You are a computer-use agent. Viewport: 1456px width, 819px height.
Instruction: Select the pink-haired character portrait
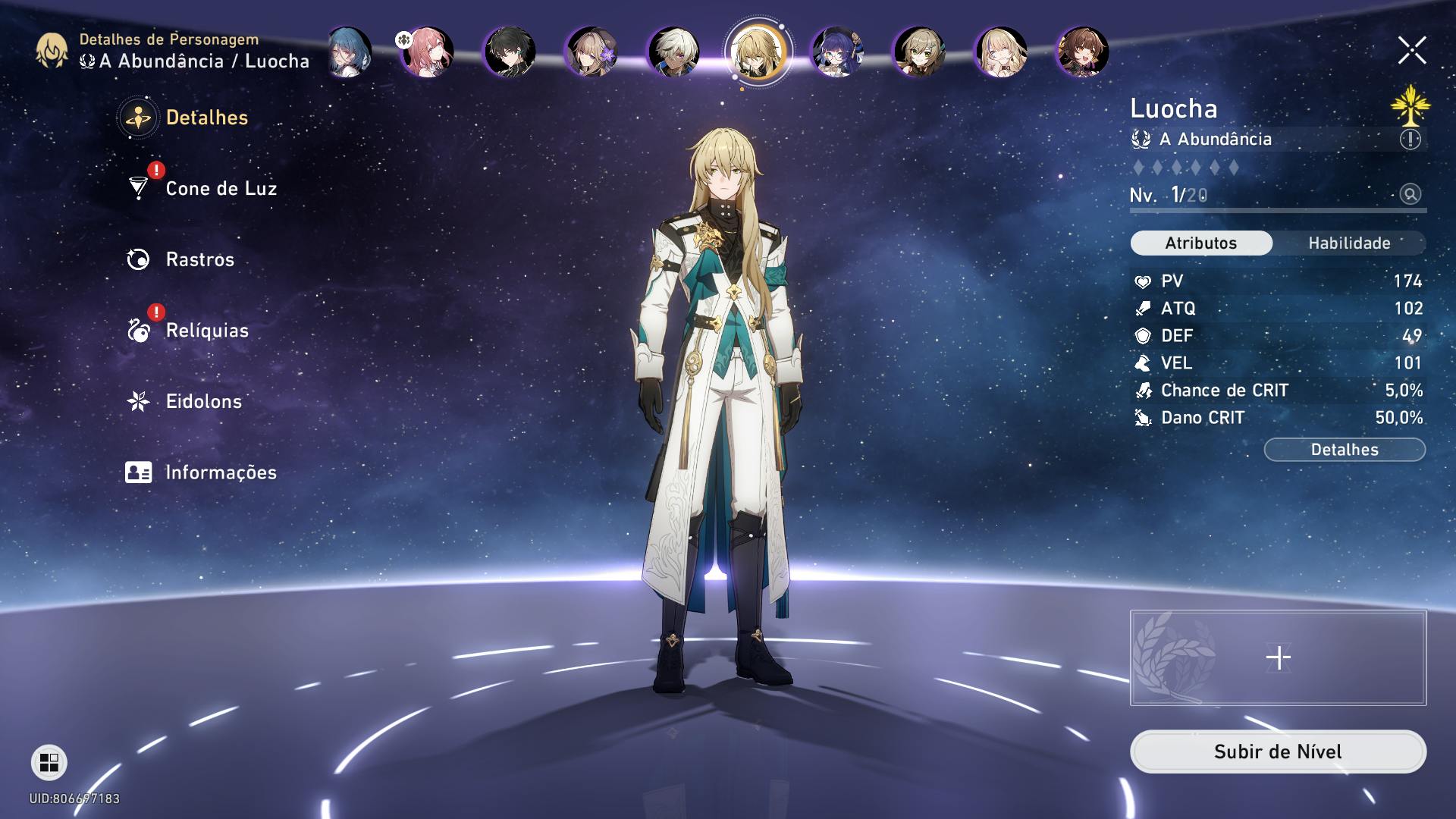click(428, 52)
